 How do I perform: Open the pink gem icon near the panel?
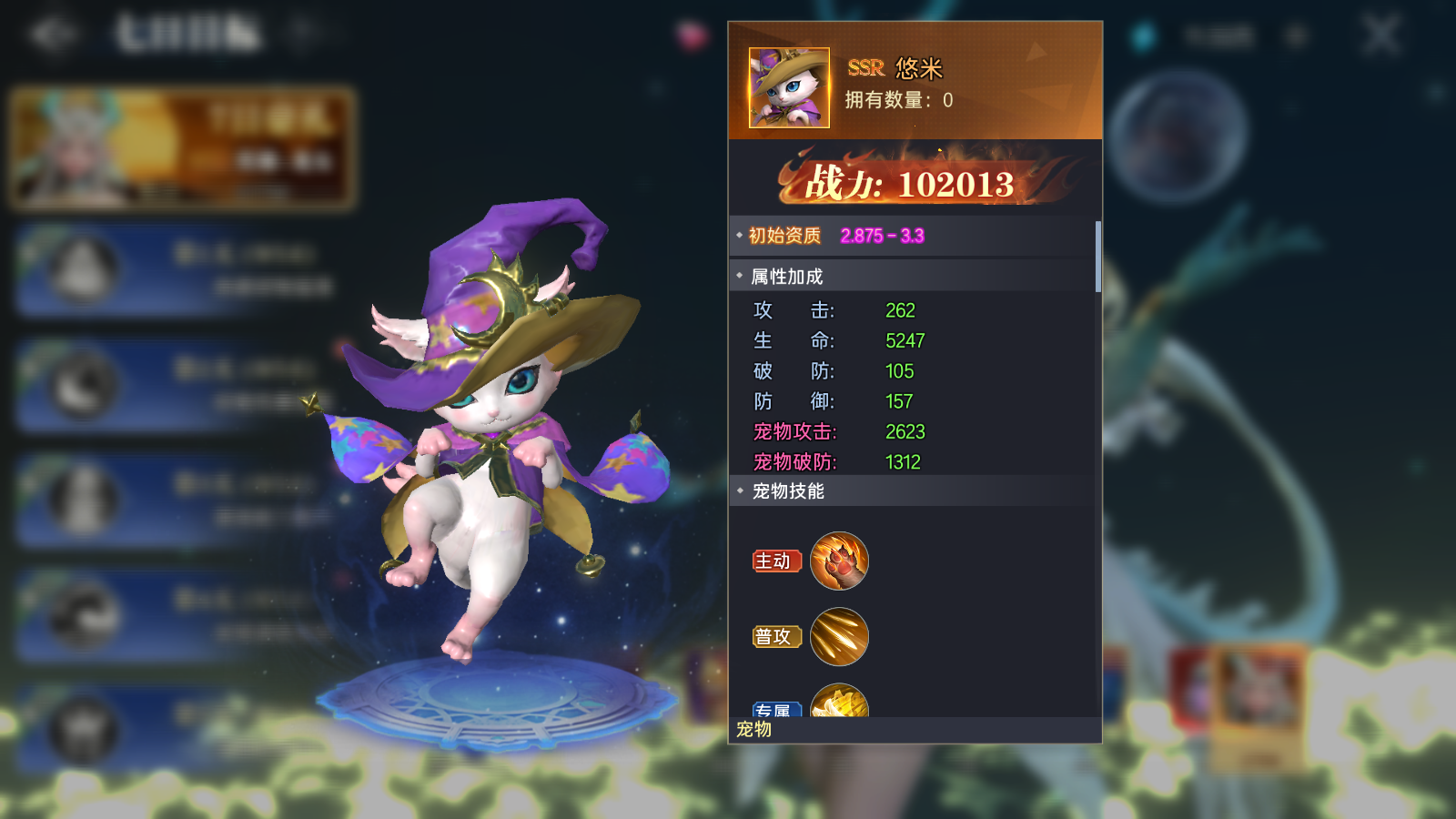click(x=689, y=34)
